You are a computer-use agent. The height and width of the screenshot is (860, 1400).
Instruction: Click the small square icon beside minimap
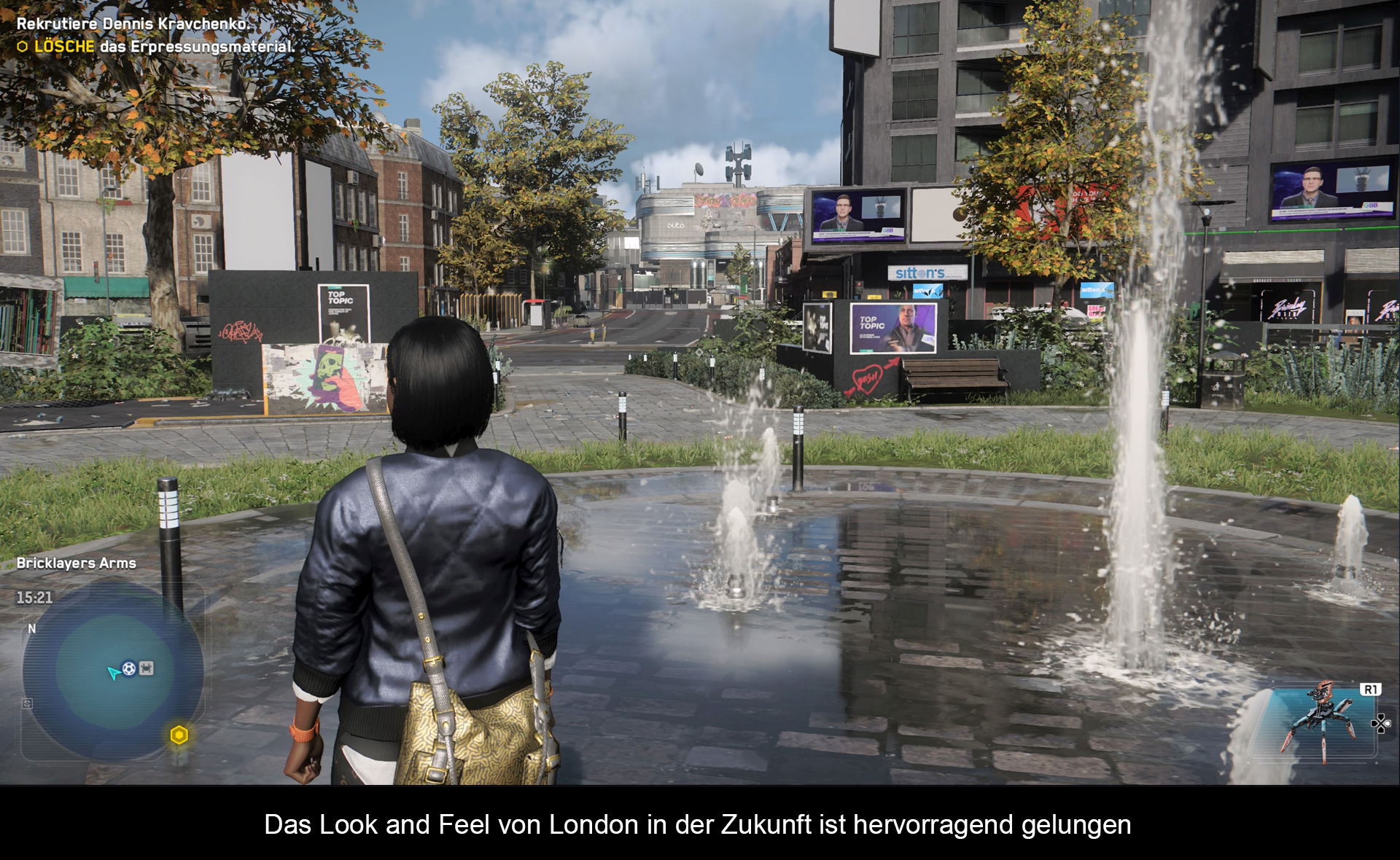pos(27,703)
